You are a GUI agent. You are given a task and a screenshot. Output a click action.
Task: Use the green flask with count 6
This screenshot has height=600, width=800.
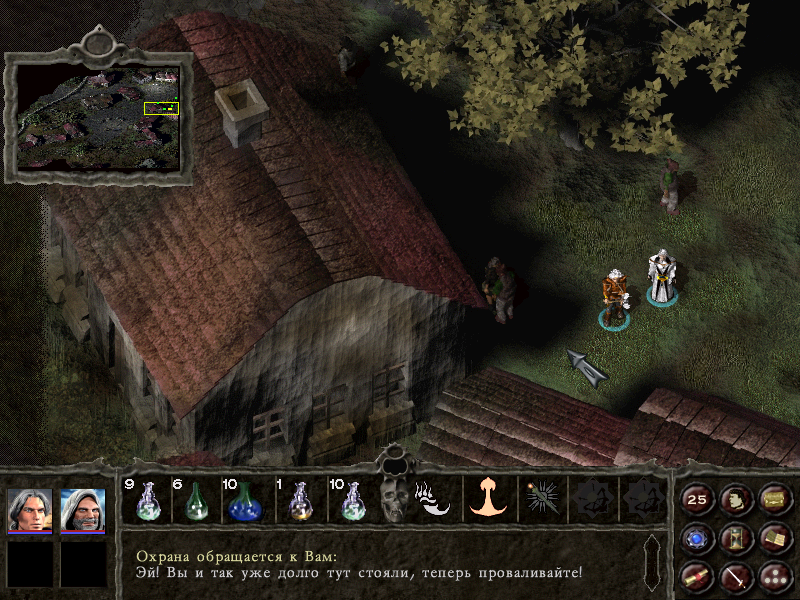(197, 500)
